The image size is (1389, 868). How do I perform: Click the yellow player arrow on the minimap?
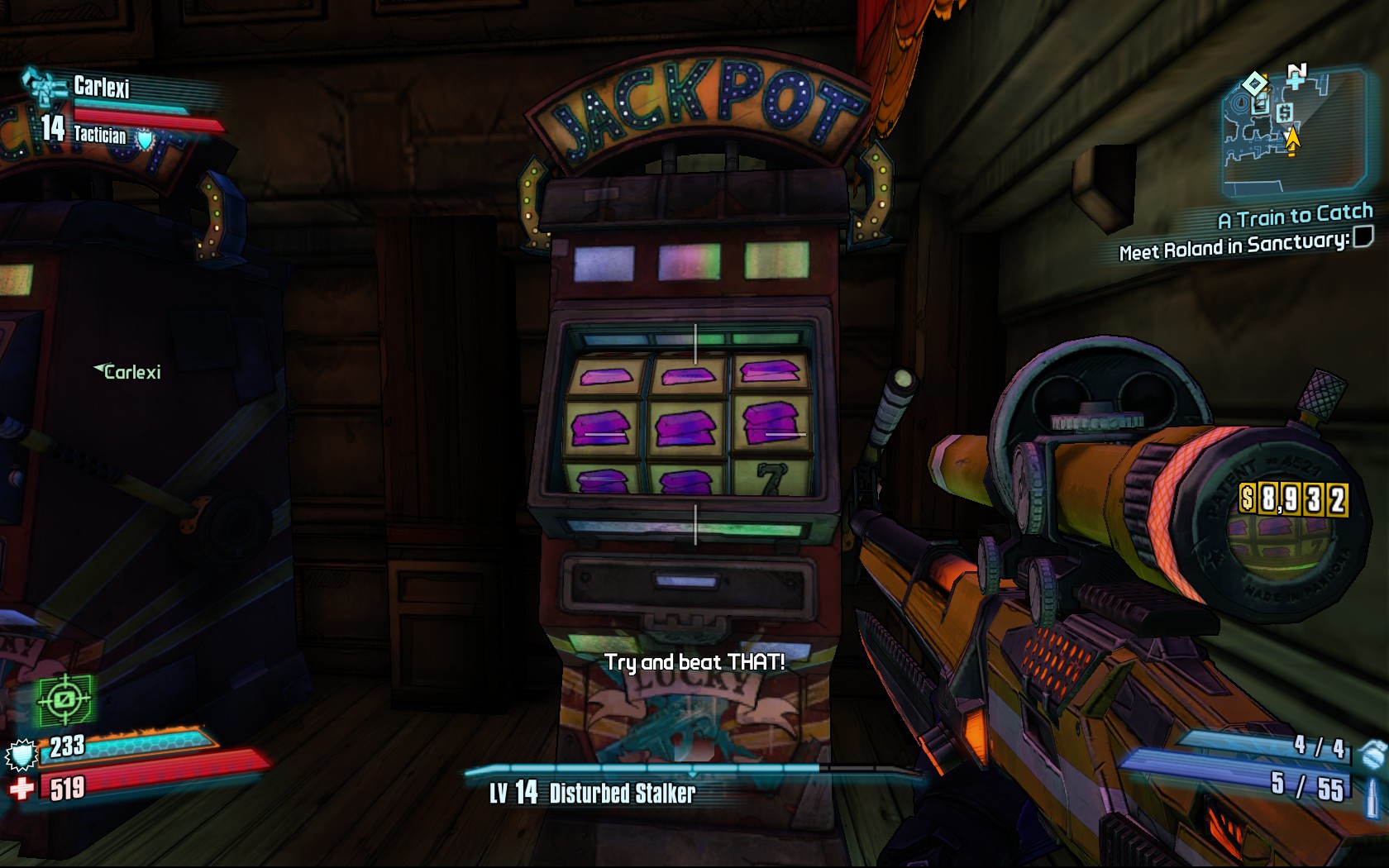click(1291, 141)
